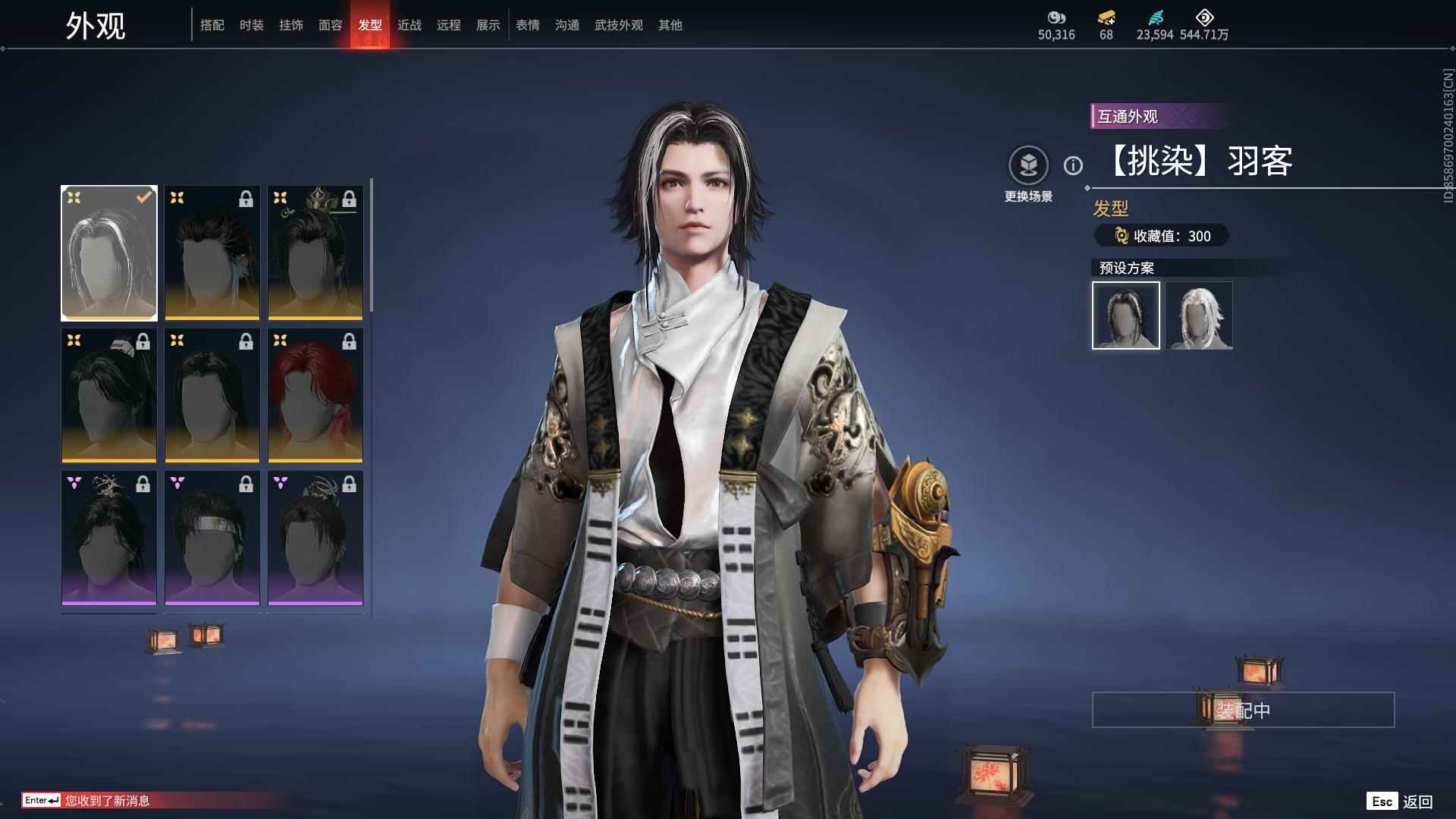Switch to the 武技外观 tab
Image resolution: width=1456 pixels, height=819 pixels.
619,25
